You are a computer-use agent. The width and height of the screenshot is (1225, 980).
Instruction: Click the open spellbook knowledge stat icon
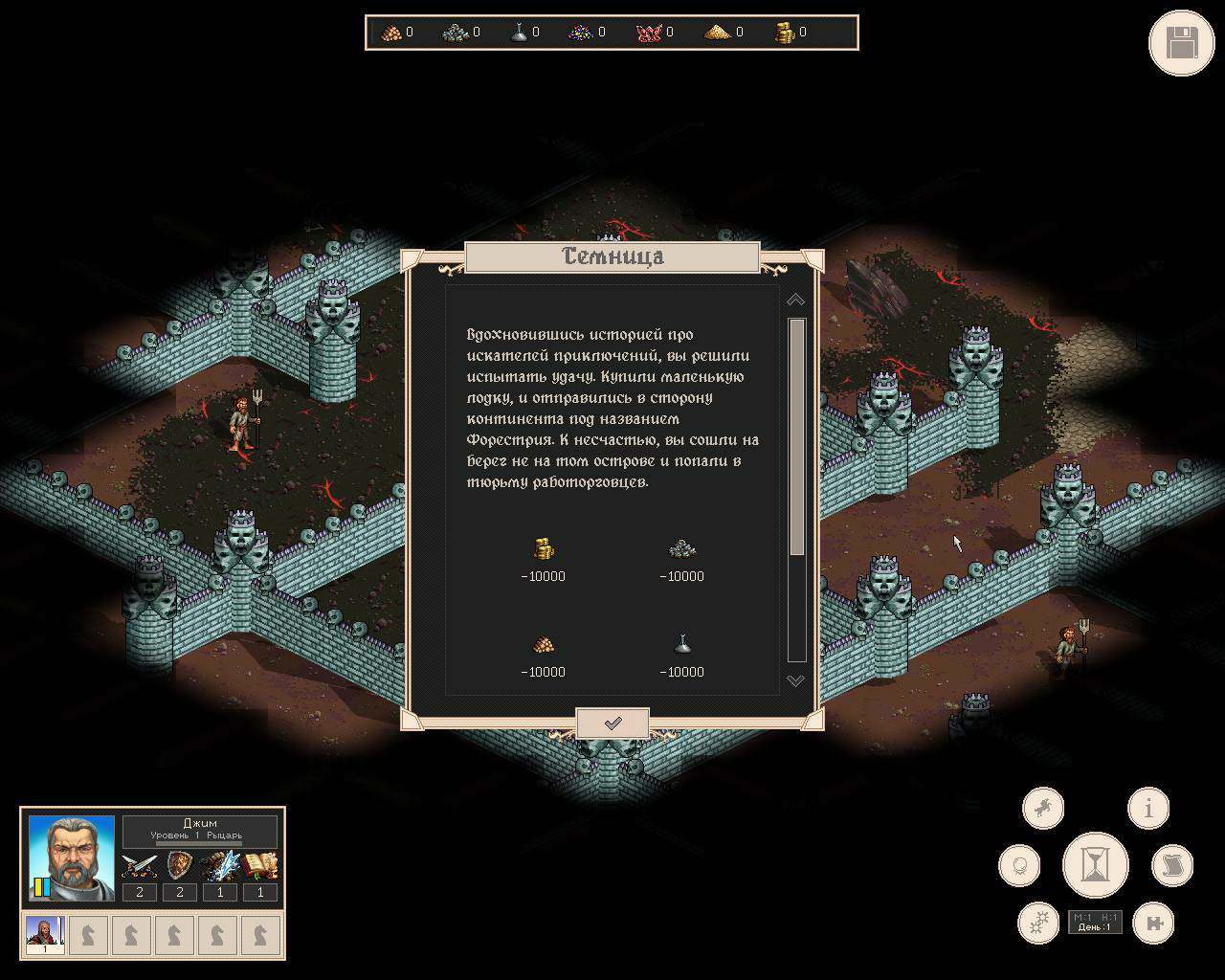pos(259,866)
